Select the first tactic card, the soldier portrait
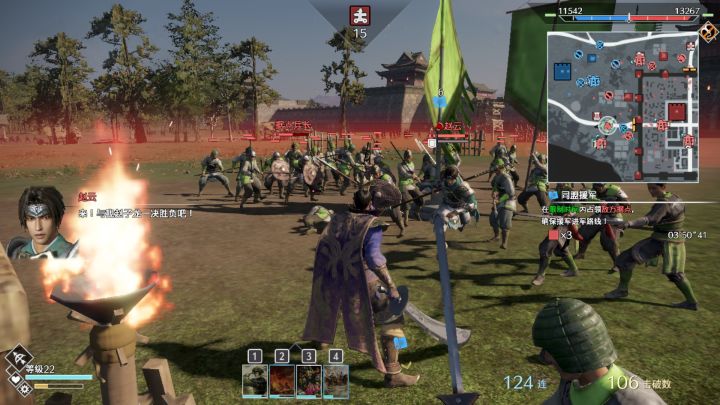The height and width of the screenshot is (405, 720). (x=255, y=381)
